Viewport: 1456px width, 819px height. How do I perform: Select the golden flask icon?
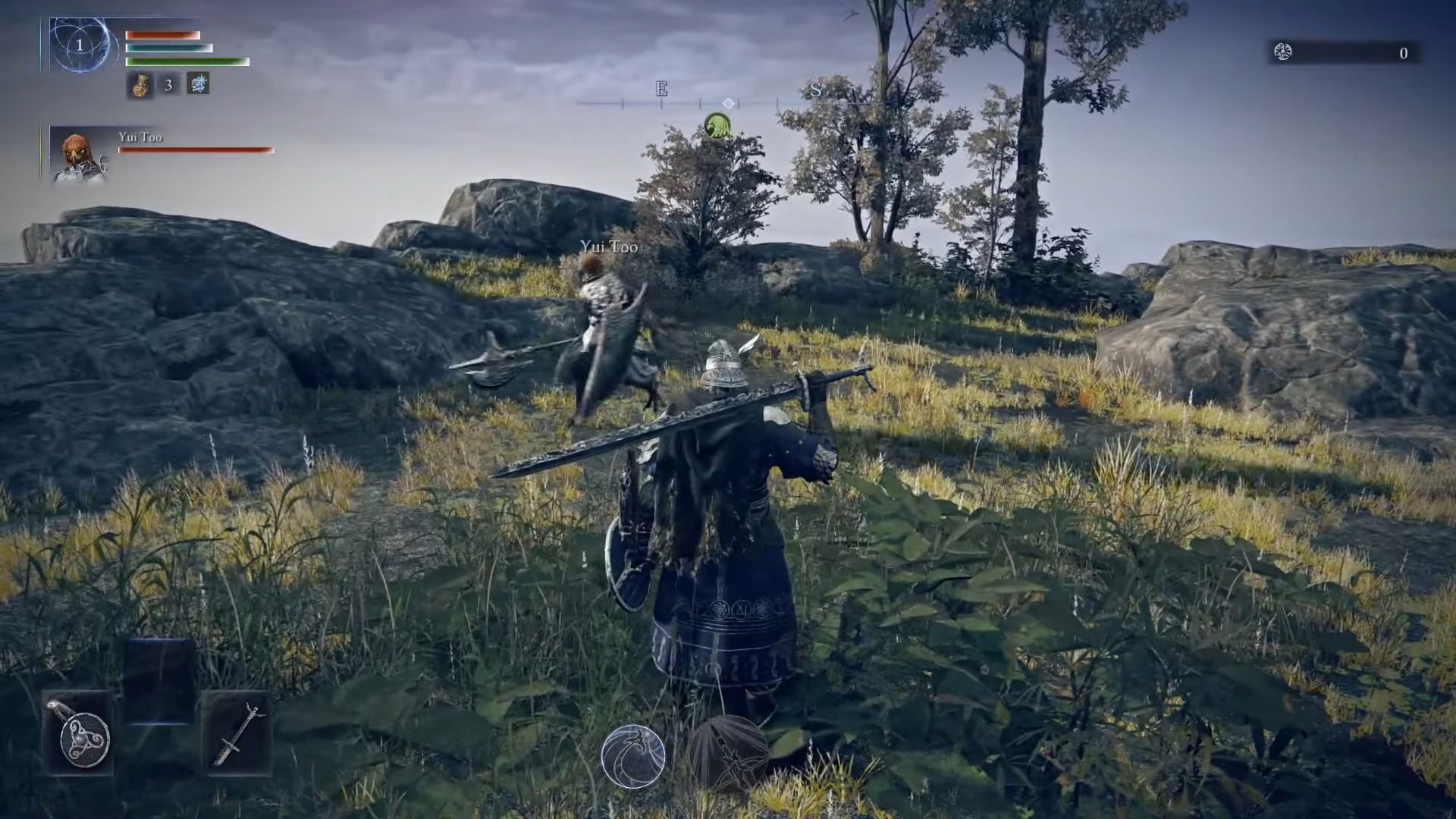(140, 86)
